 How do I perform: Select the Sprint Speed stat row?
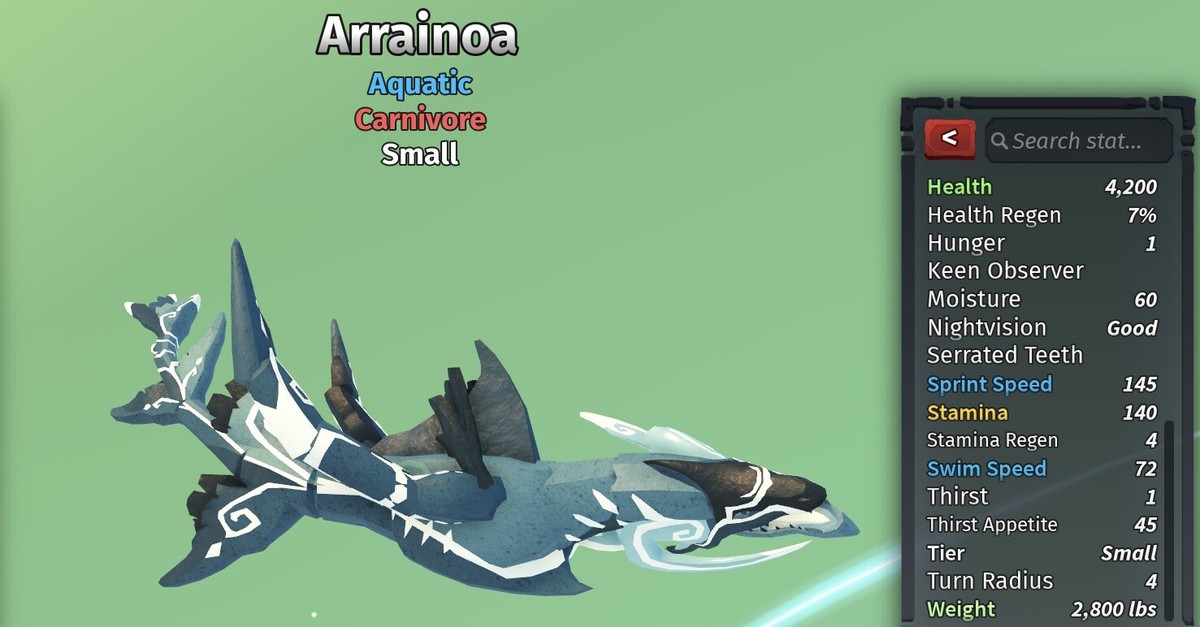tap(1040, 384)
